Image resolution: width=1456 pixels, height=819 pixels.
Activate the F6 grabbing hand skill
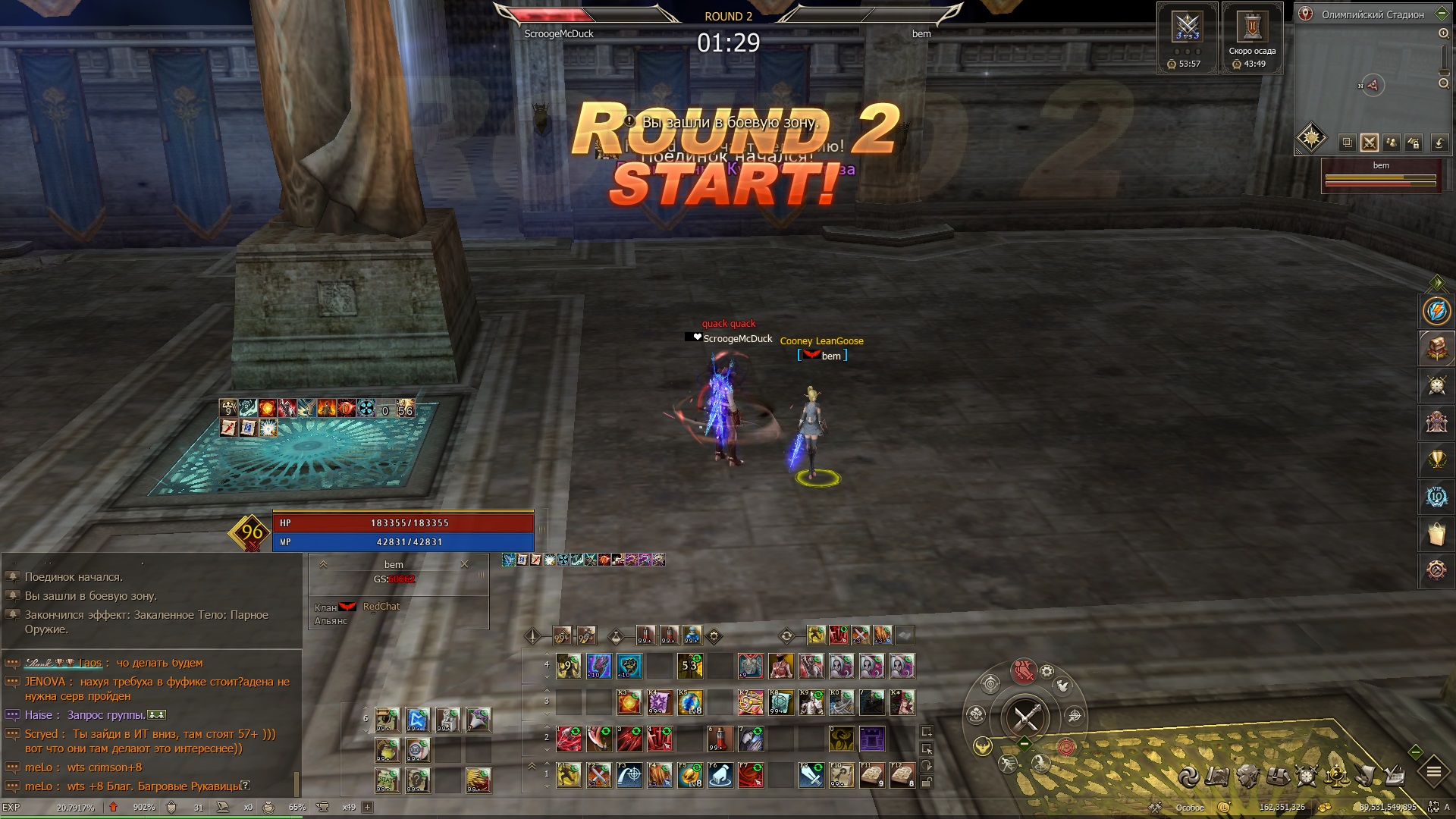tap(720, 776)
